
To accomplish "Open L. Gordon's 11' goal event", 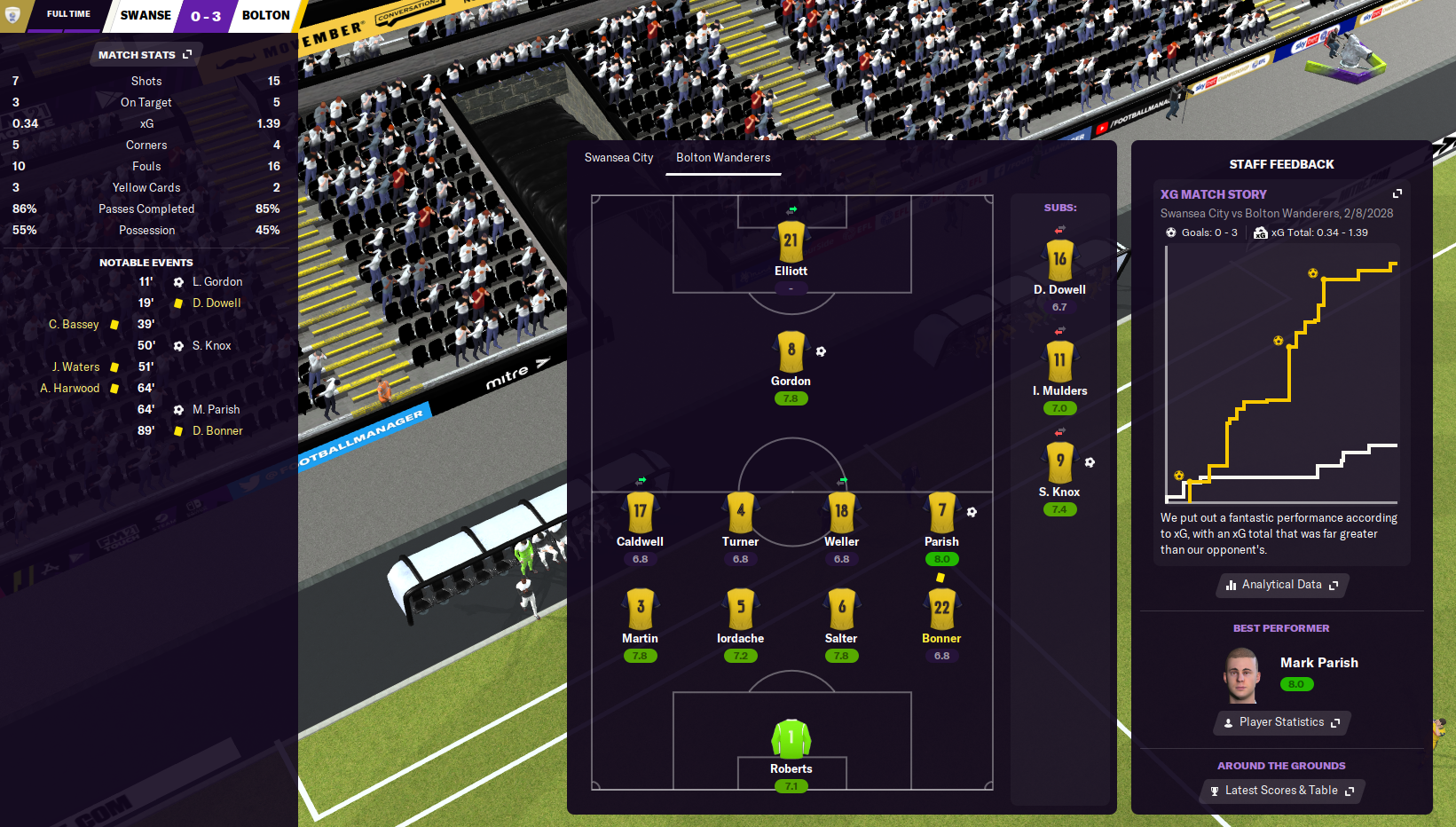I will click(x=216, y=282).
